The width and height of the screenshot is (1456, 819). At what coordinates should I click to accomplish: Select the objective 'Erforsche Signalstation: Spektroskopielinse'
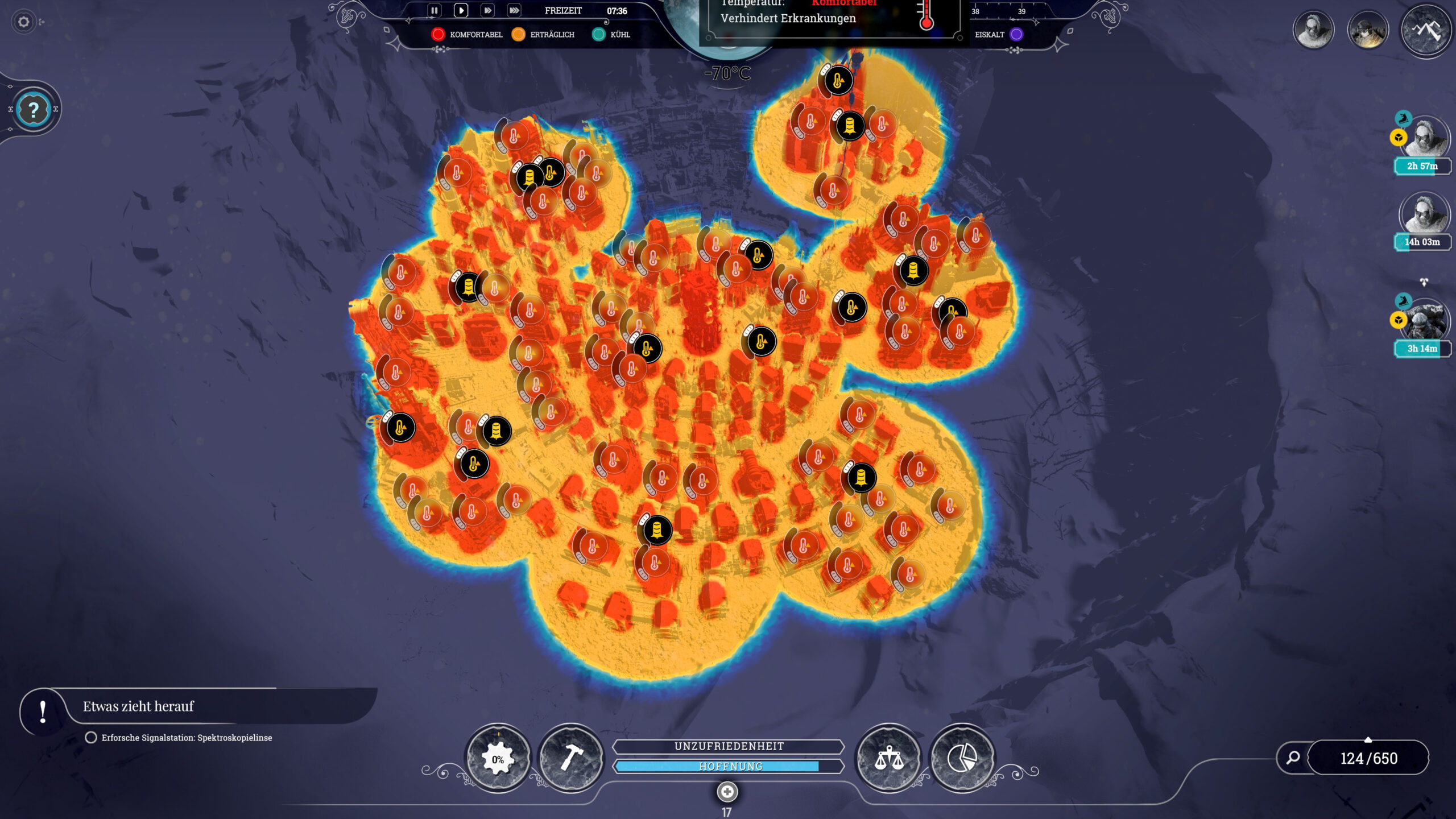click(187, 738)
